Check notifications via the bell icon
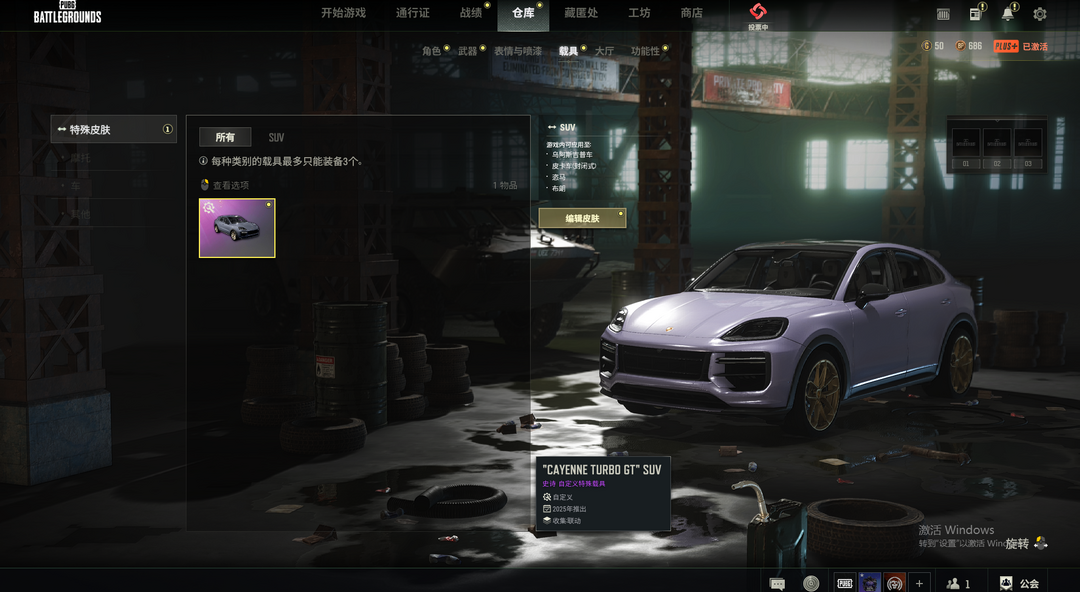Screen dimensions: 1080x592 1007,14
